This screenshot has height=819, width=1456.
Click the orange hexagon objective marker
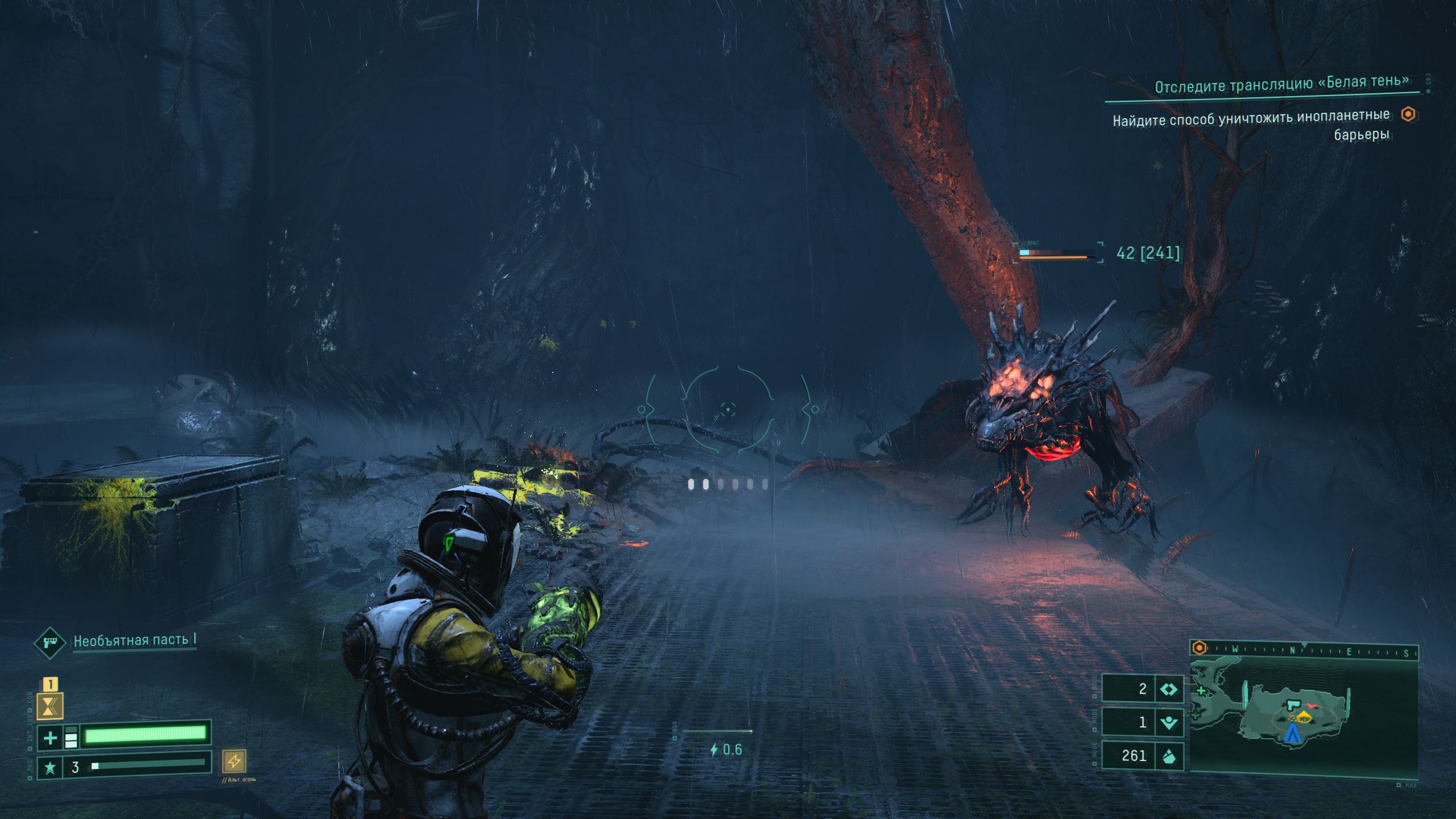[x=1408, y=114]
